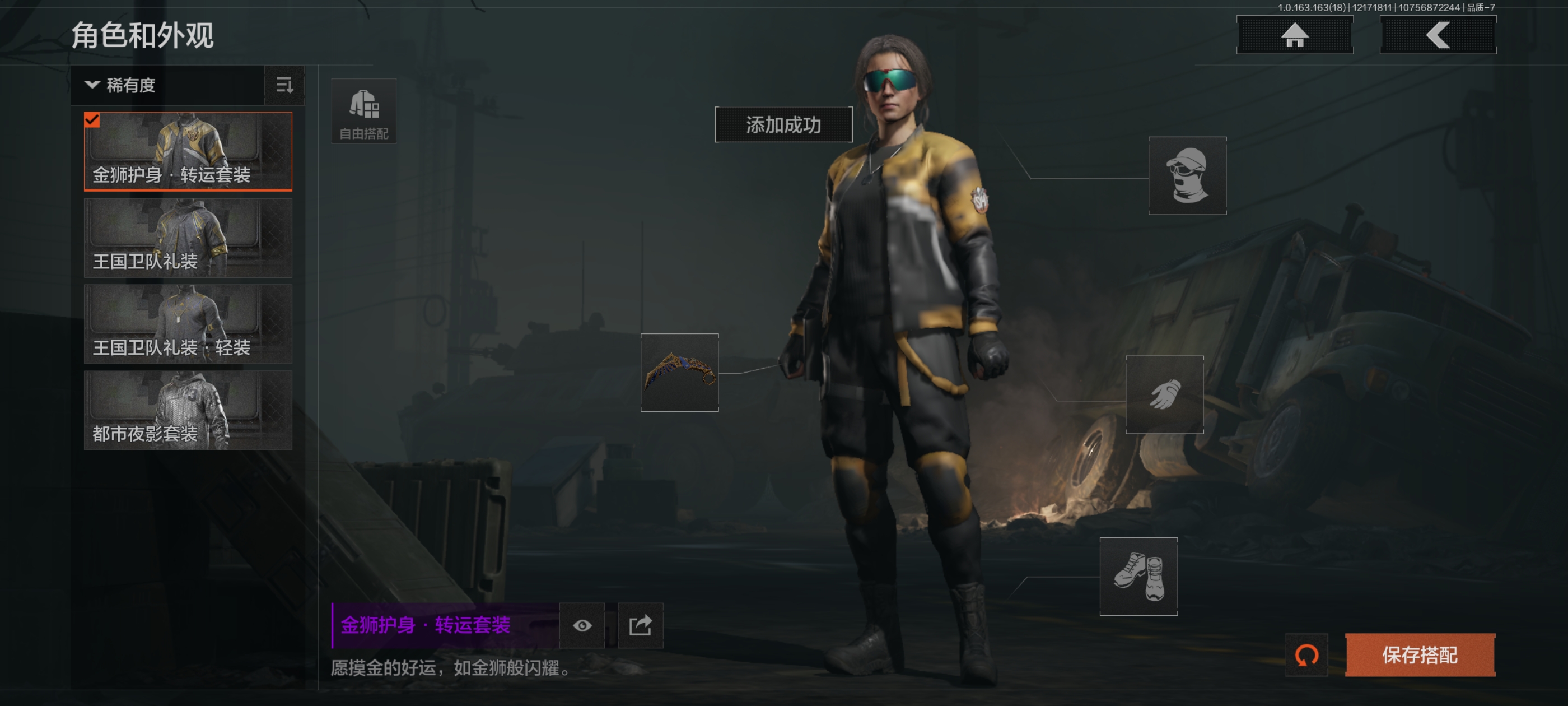
Task: Open the headgear equipment slot
Action: (1186, 175)
